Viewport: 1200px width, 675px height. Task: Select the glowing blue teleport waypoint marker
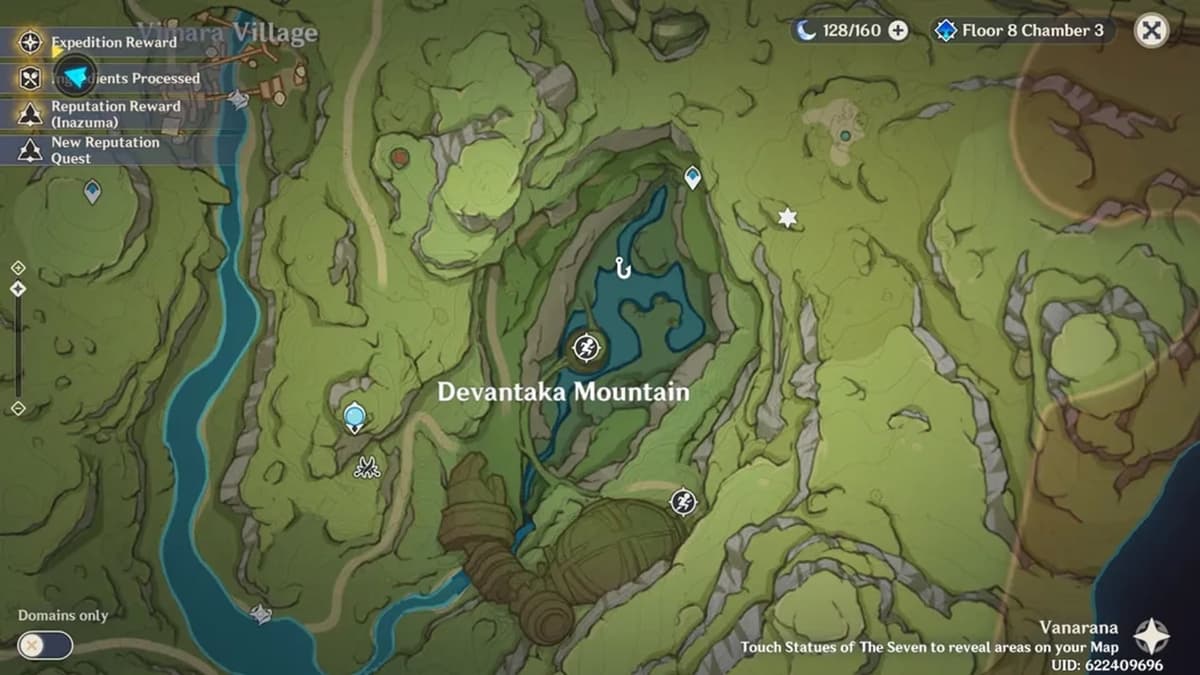point(354,416)
